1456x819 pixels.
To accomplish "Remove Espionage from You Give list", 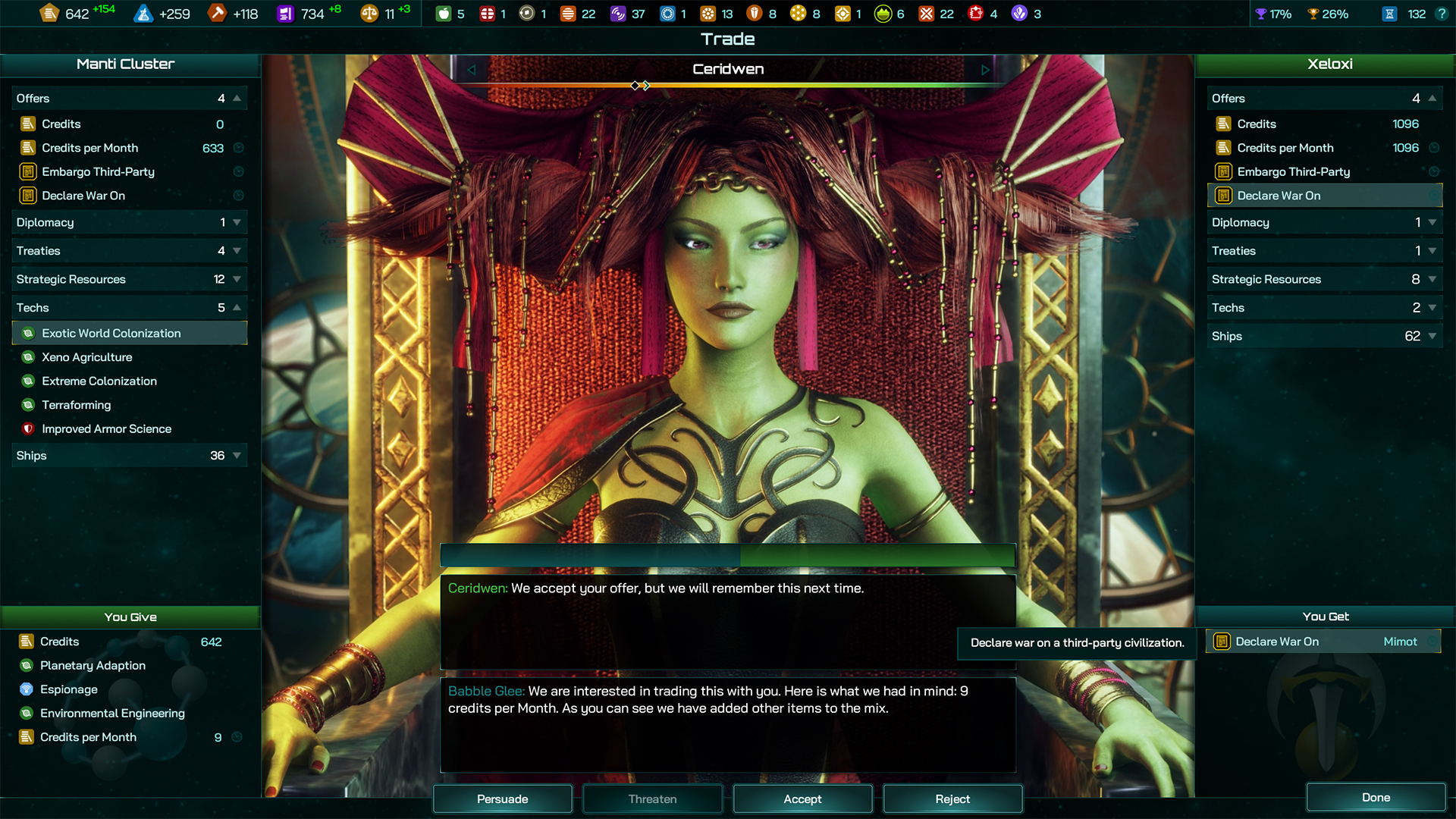I will pos(69,689).
